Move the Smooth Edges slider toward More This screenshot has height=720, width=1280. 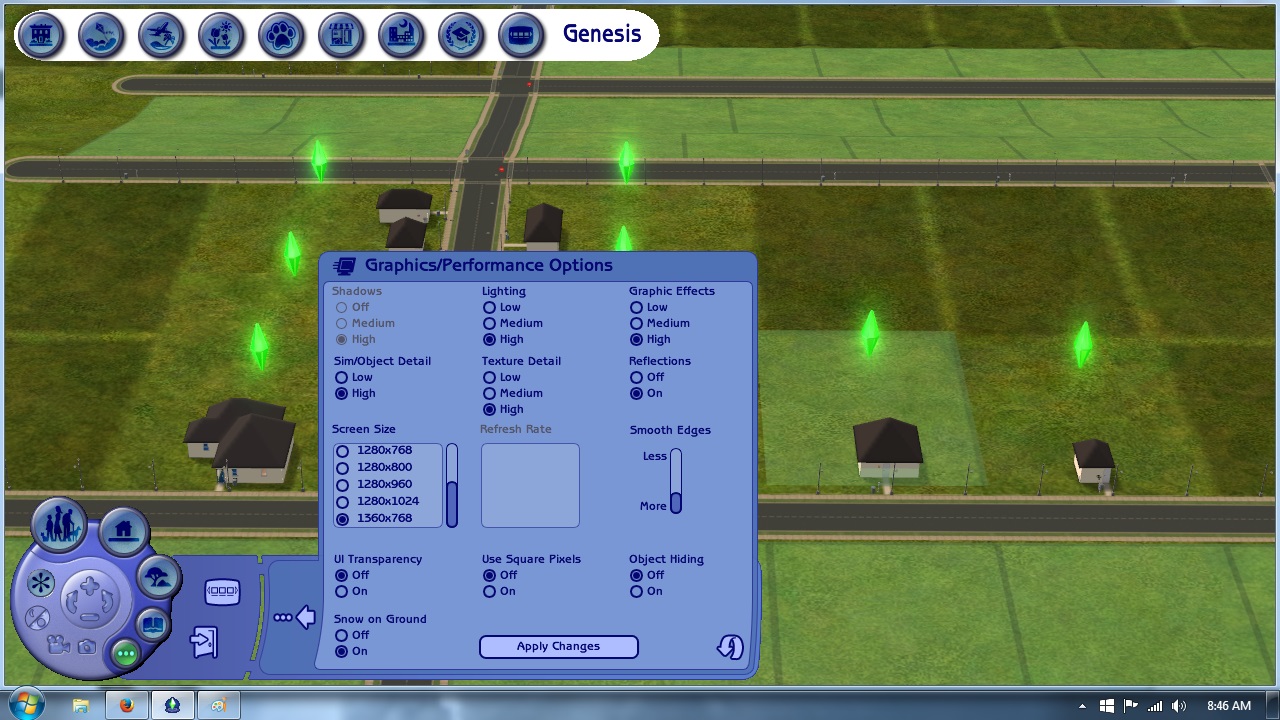(x=676, y=505)
